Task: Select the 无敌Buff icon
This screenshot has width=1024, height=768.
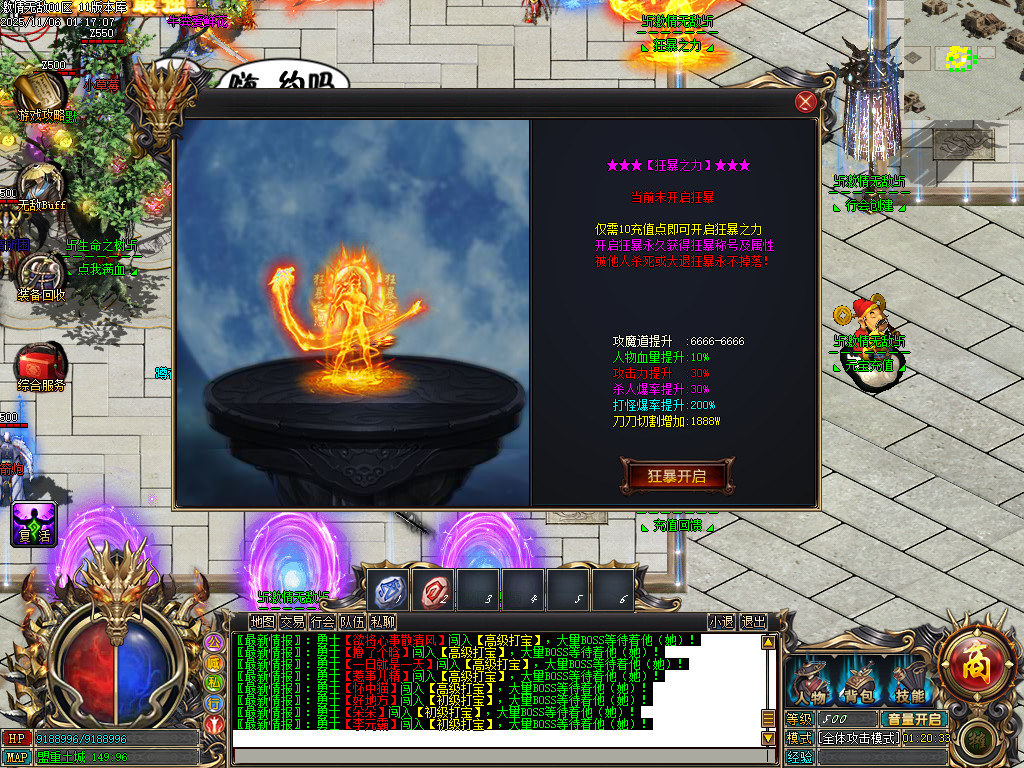Action: (x=40, y=183)
